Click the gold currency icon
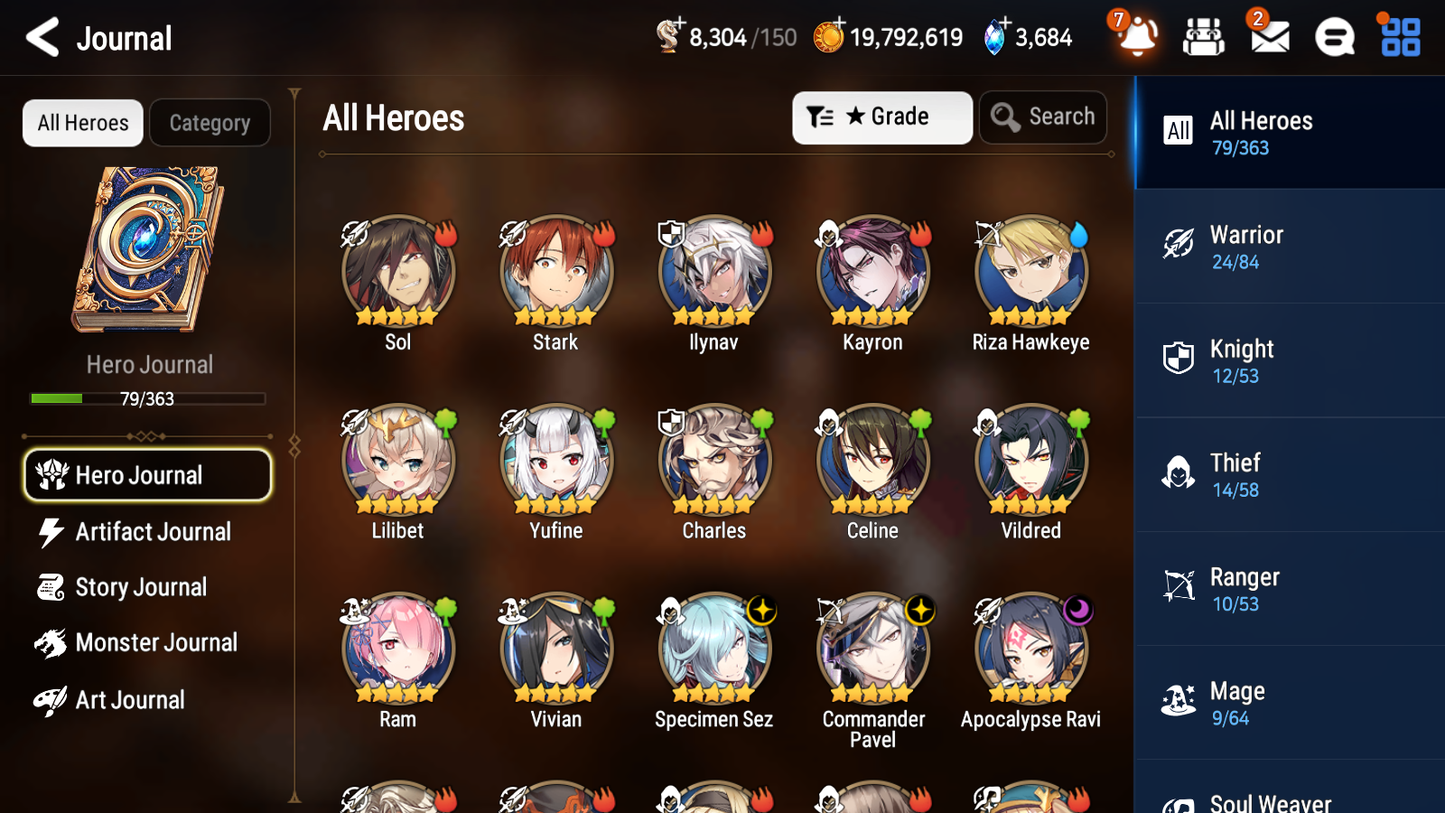Image resolution: width=1445 pixels, height=813 pixels. pyautogui.click(x=830, y=36)
